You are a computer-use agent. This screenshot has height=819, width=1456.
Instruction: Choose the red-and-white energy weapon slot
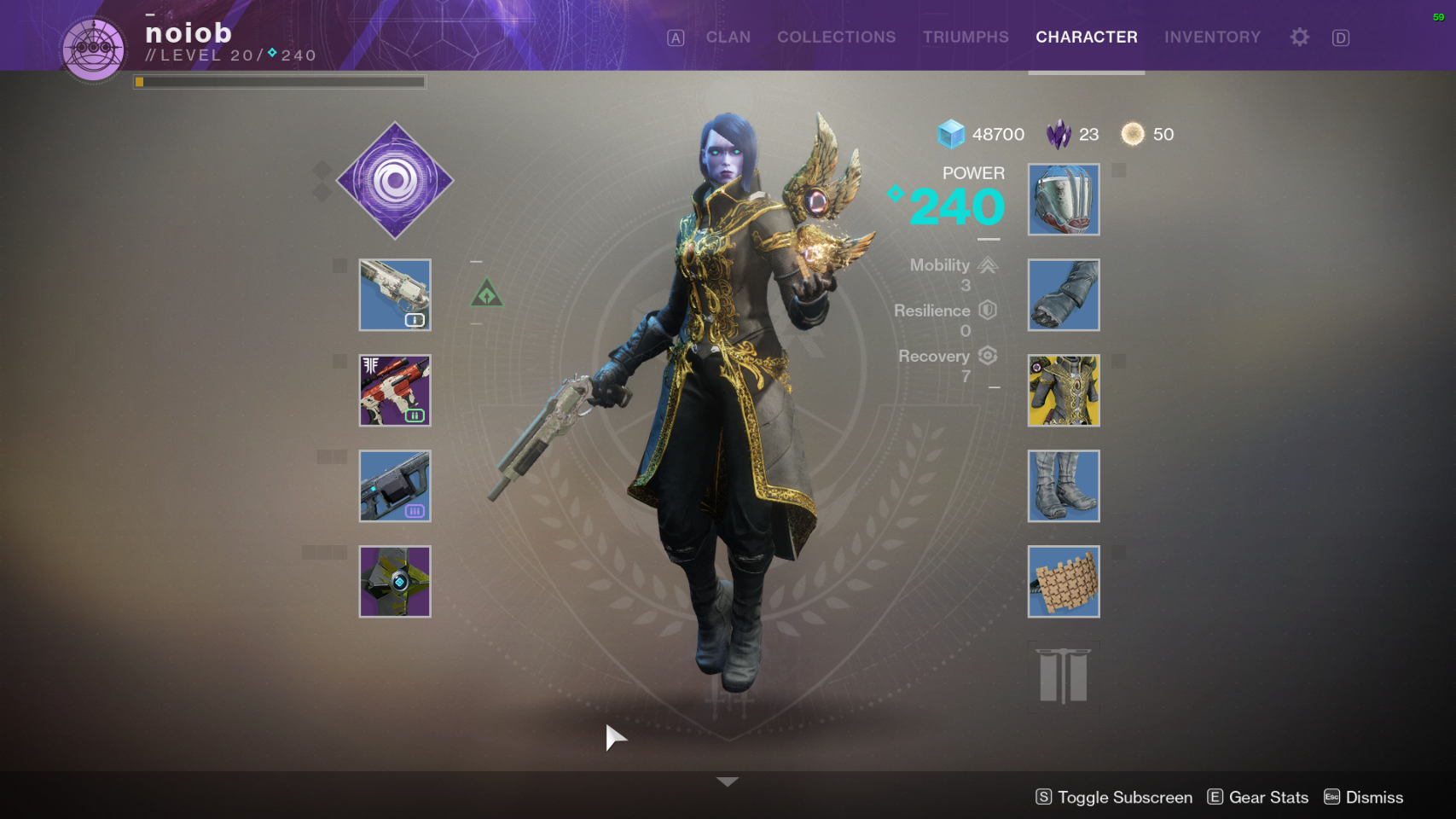(395, 391)
